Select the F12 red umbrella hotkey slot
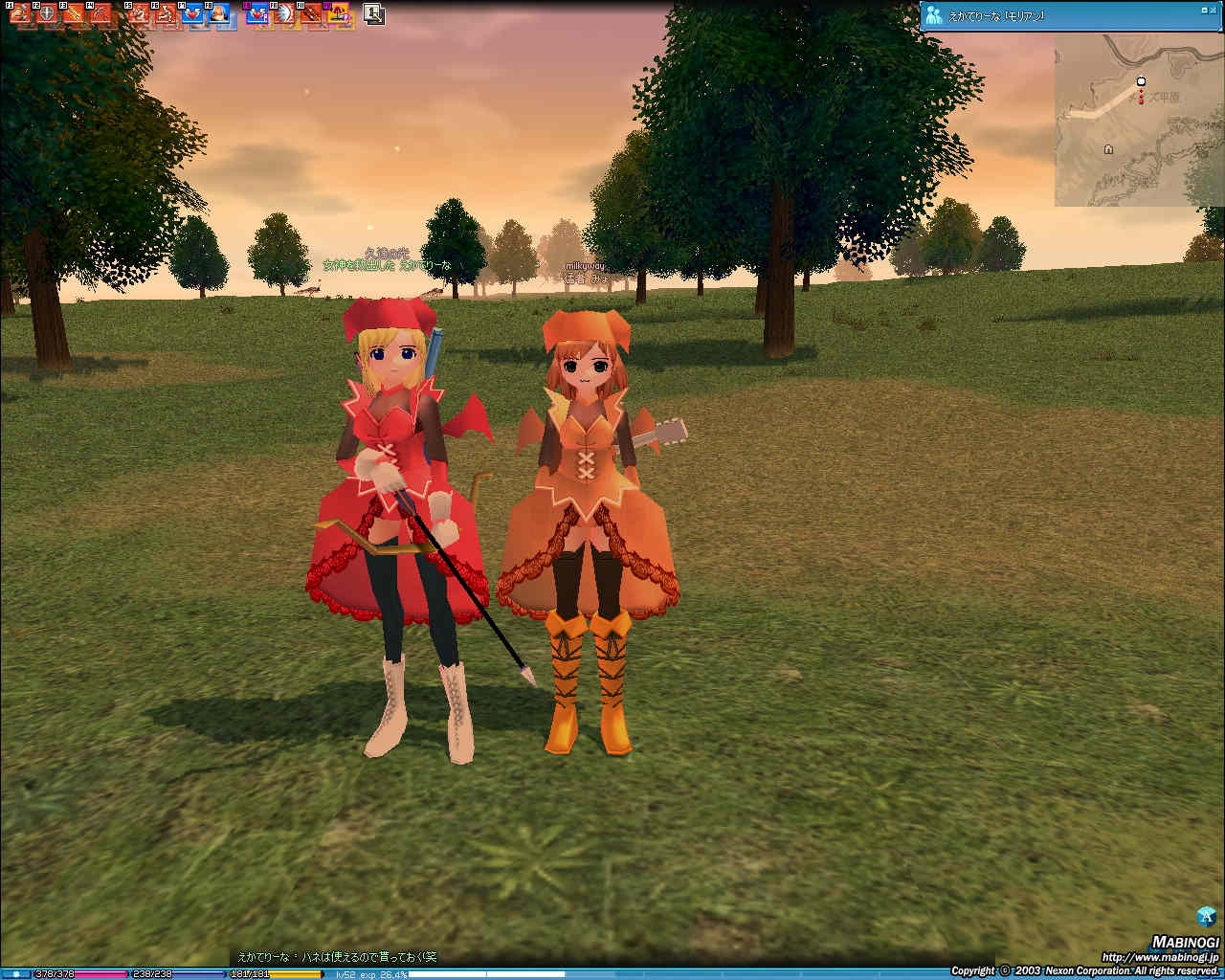Screen dimensions: 1225x980 pyautogui.click(x=339, y=13)
